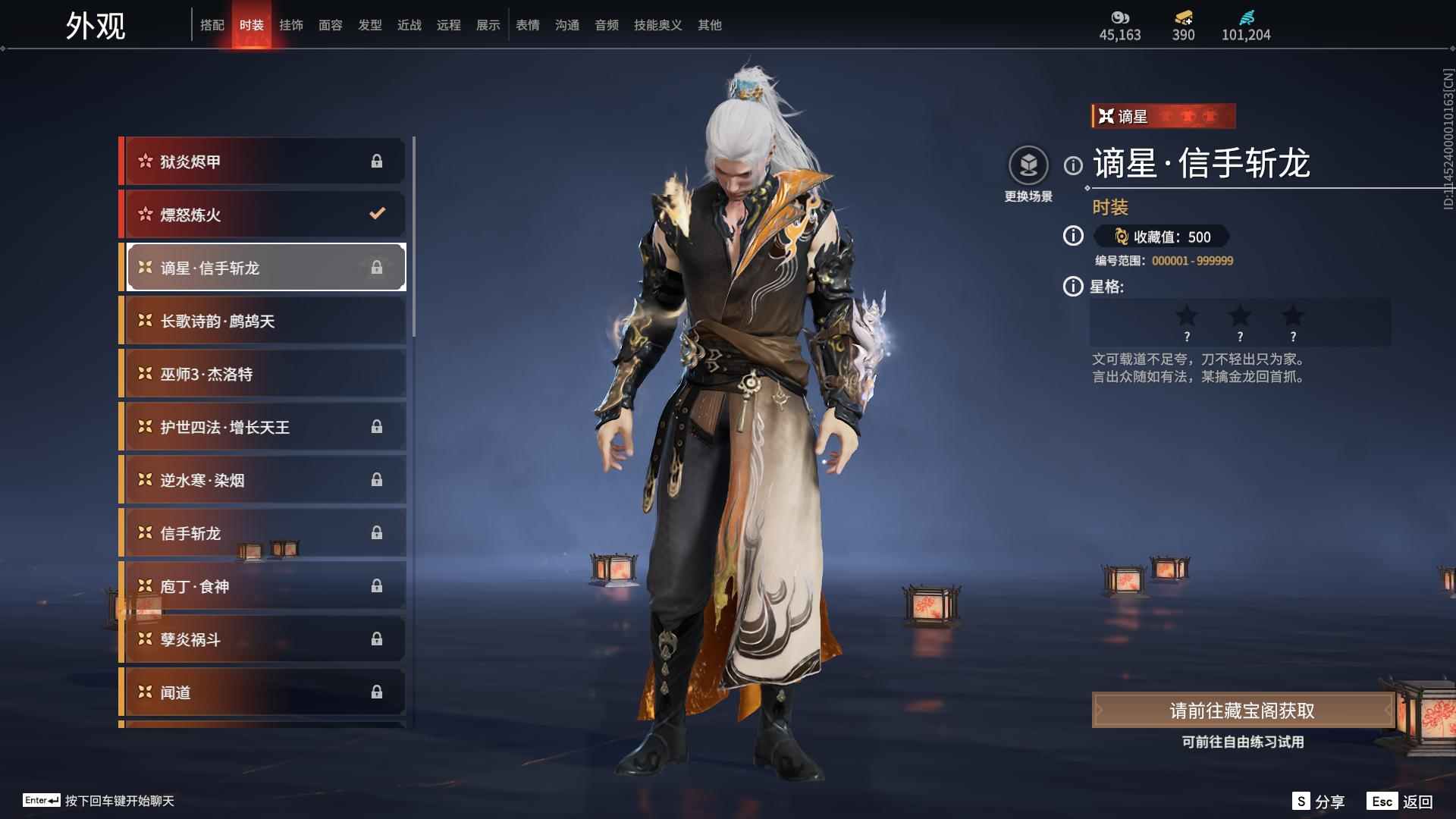
Task: Share the outfit with 分享
Action: click(x=1318, y=802)
